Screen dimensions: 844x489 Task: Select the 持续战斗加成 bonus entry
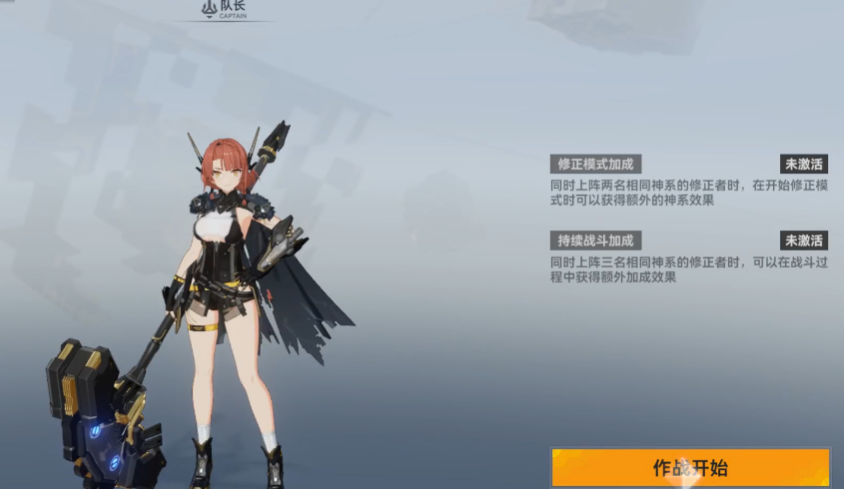[x=596, y=240]
